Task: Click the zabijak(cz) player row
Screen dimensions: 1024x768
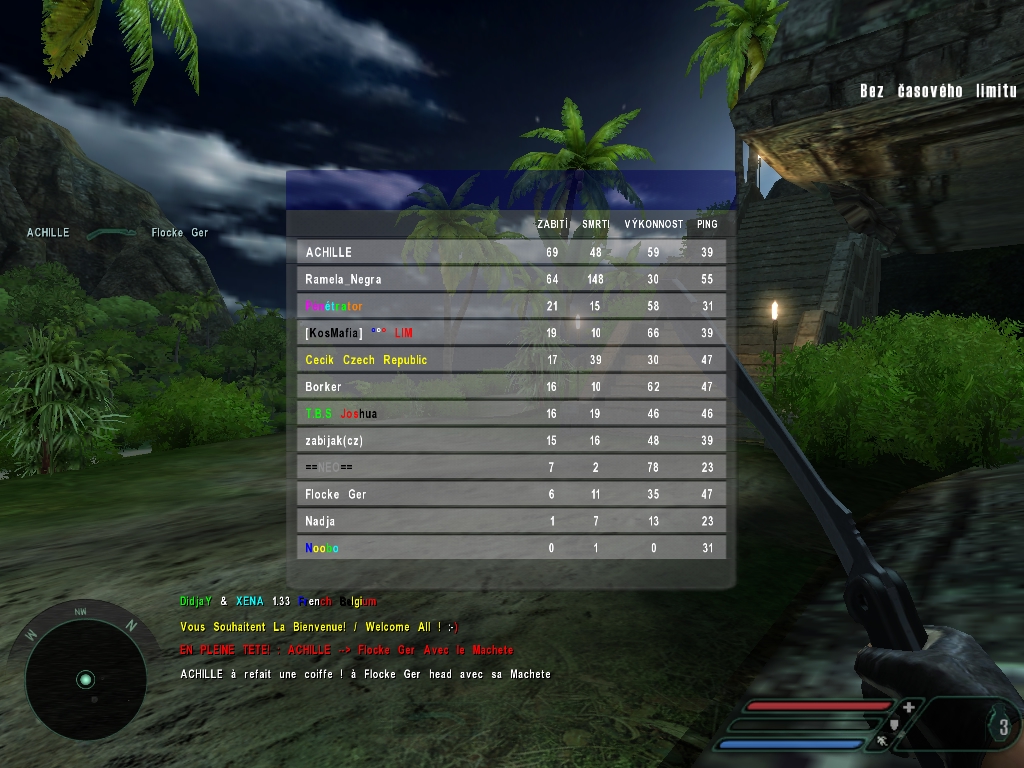Action: [x=510, y=440]
